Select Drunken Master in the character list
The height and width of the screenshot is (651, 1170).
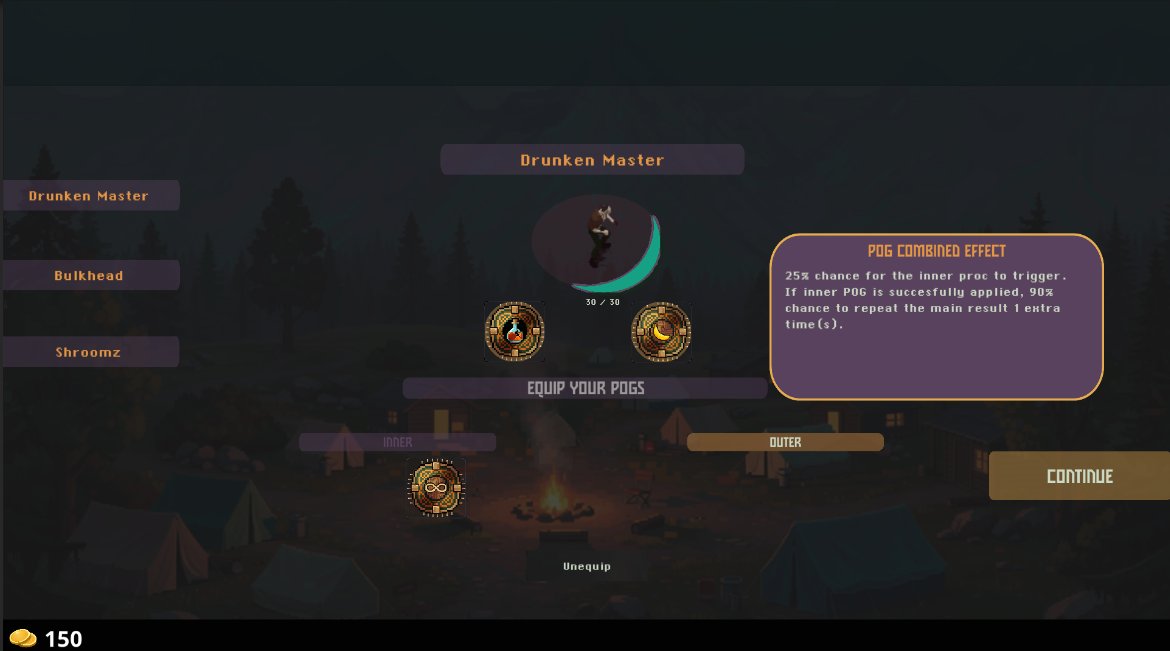tap(89, 196)
